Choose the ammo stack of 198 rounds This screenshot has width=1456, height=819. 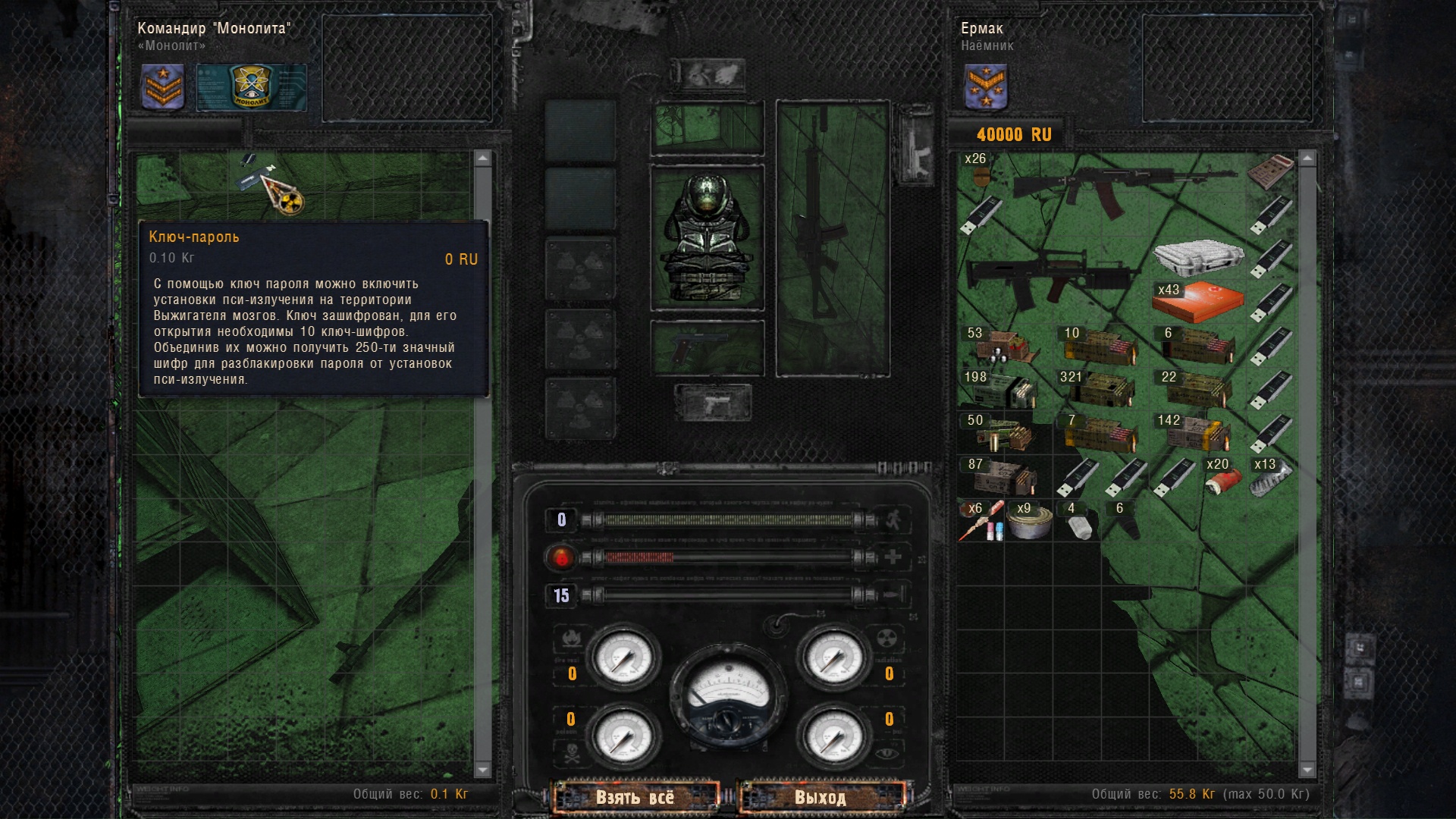click(x=1003, y=389)
